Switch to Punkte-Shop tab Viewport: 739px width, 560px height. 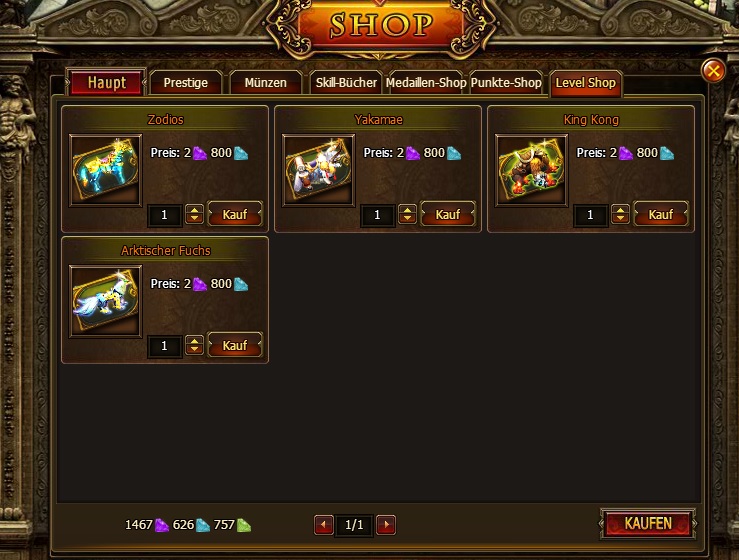[506, 83]
